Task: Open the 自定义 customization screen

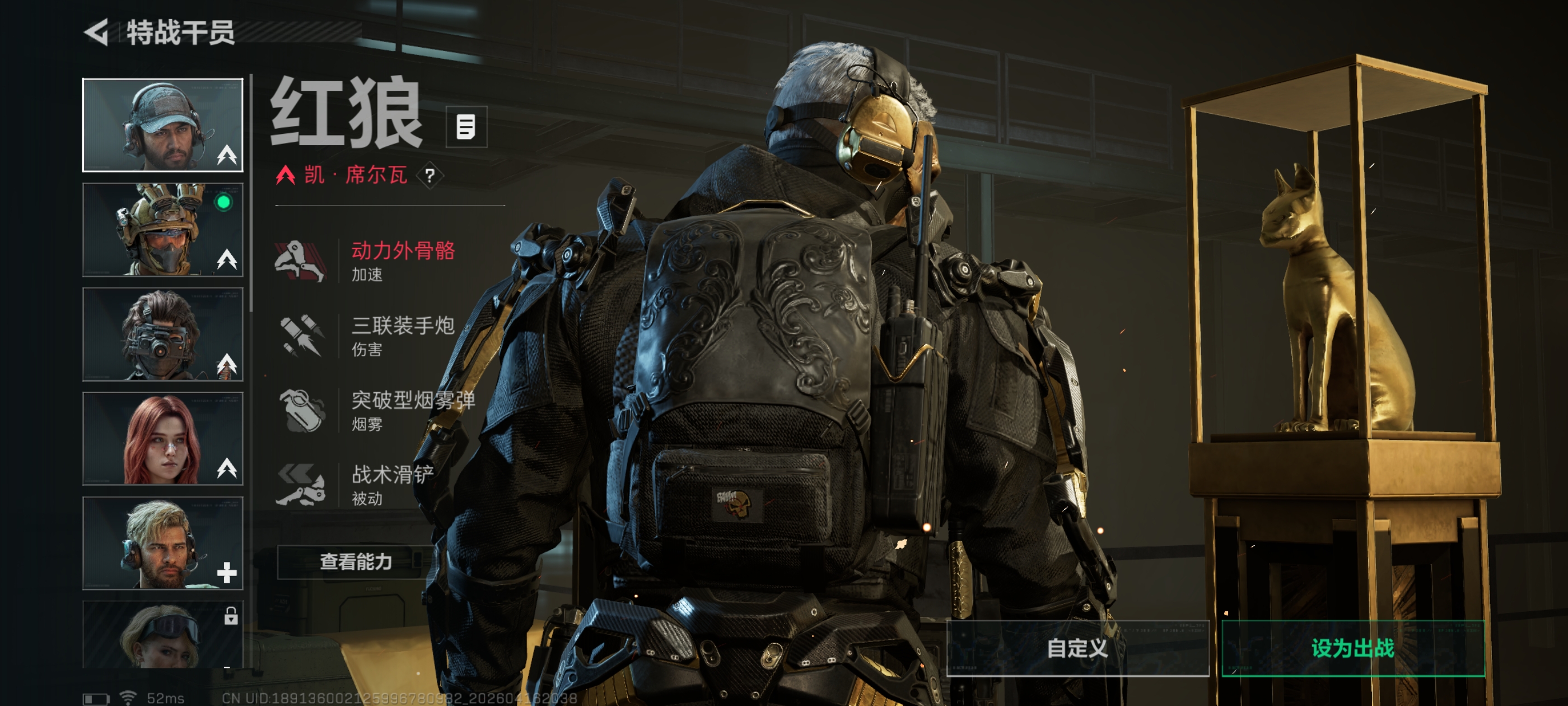Action: click(x=1077, y=648)
